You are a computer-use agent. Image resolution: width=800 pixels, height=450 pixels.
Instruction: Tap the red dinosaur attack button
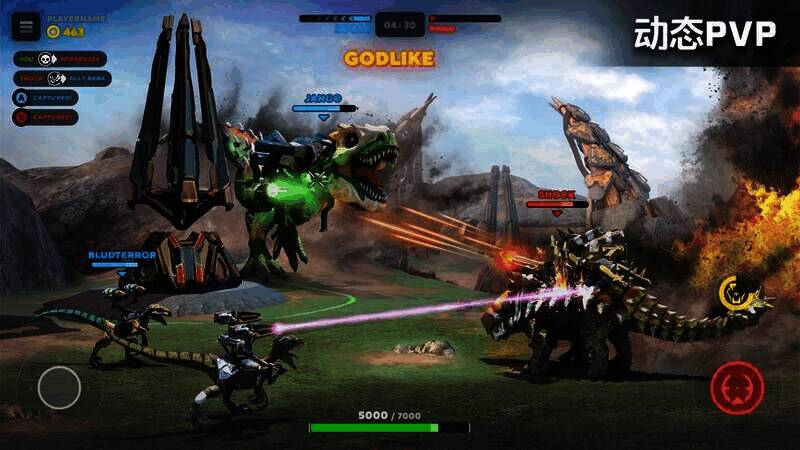(x=738, y=387)
